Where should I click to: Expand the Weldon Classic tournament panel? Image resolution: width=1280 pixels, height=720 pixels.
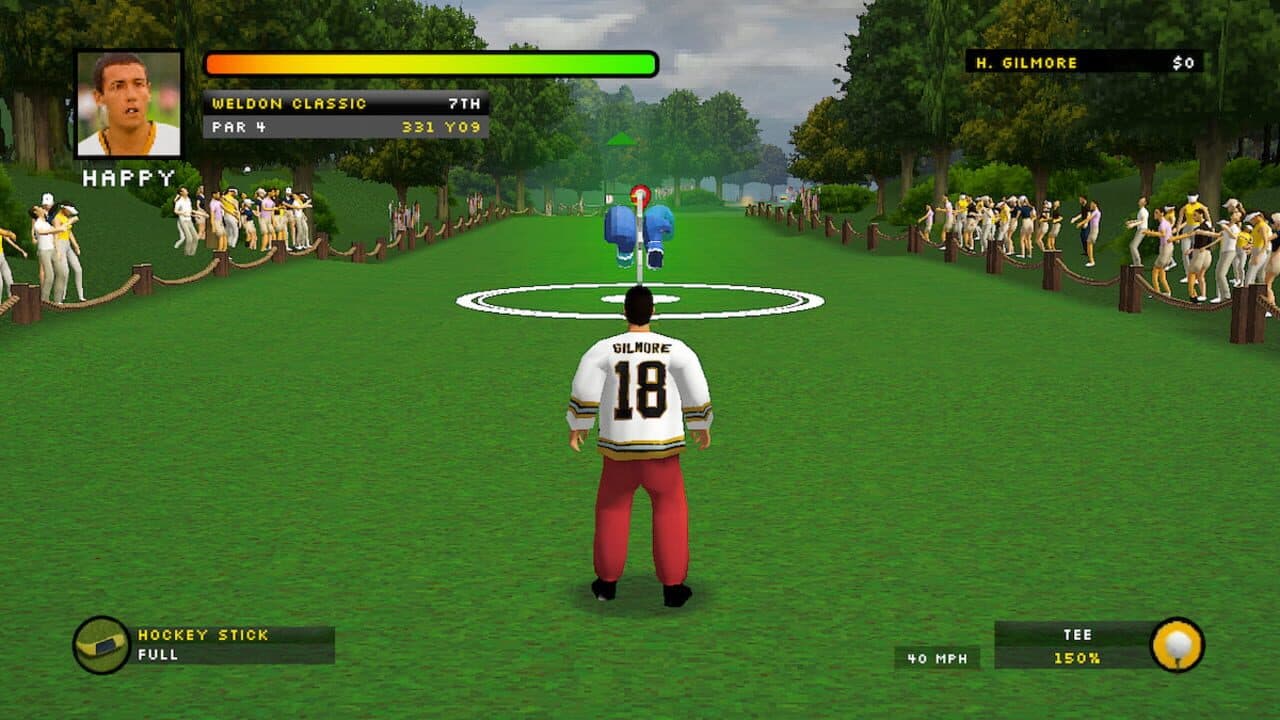click(x=290, y=101)
